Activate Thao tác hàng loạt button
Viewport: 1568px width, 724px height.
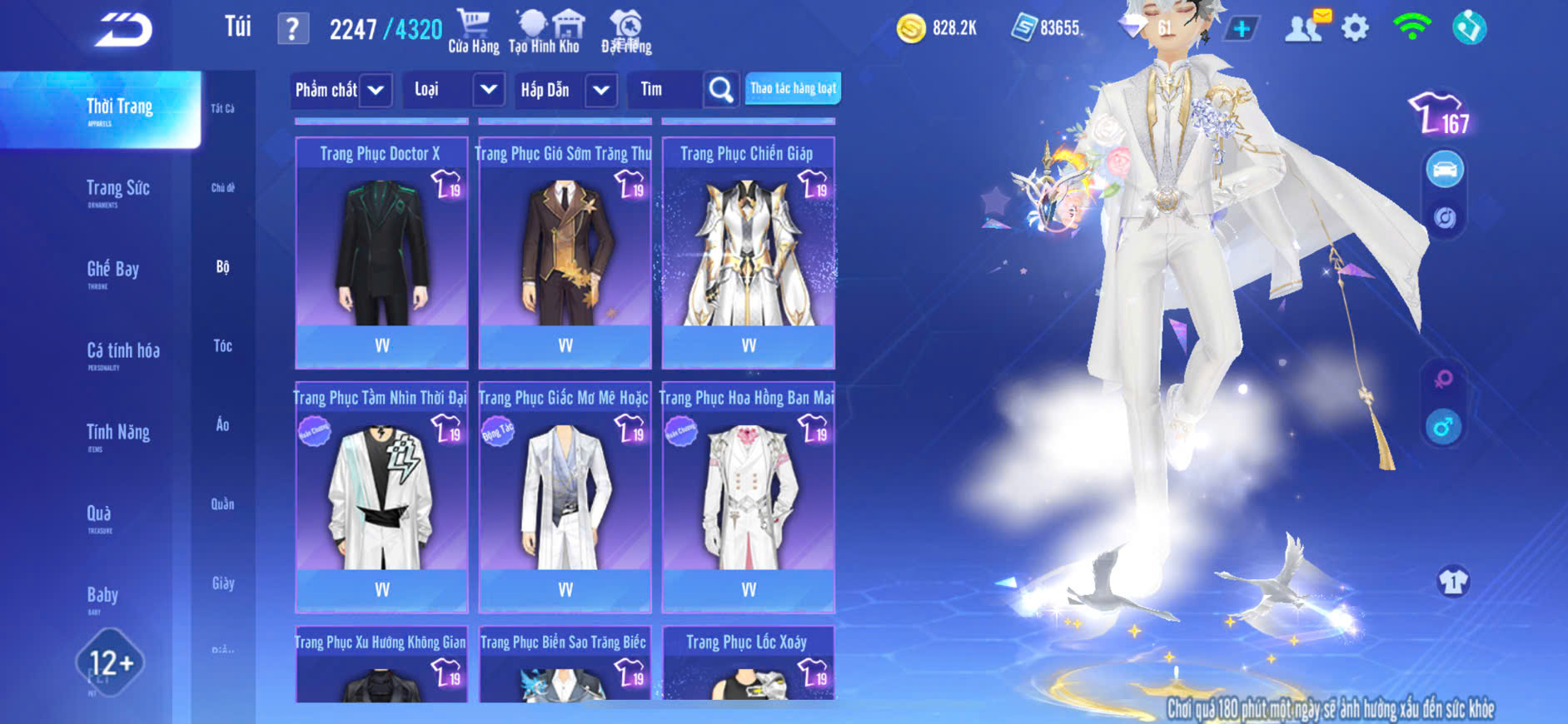[793, 88]
